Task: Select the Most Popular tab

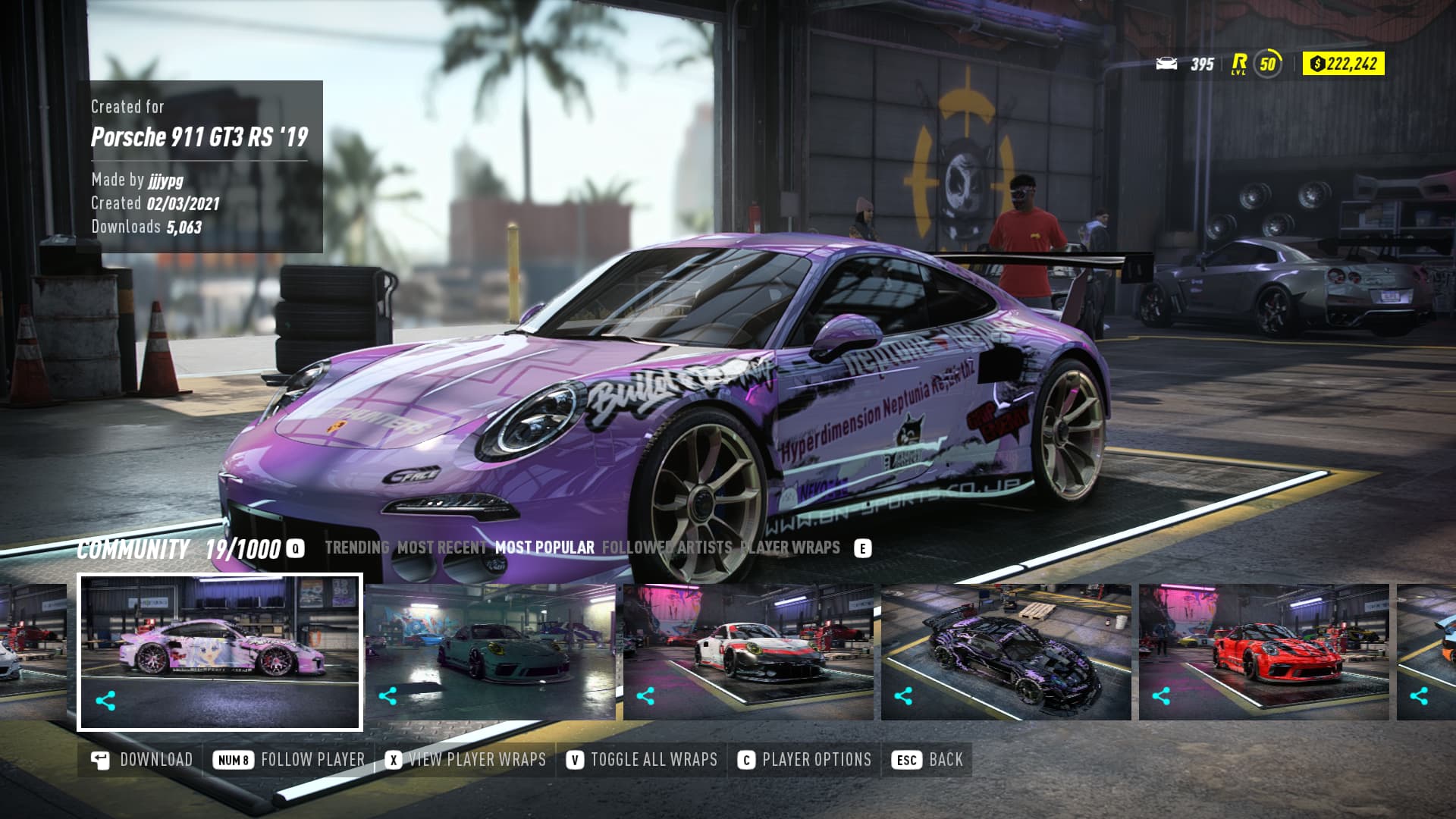Action: click(x=544, y=548)
